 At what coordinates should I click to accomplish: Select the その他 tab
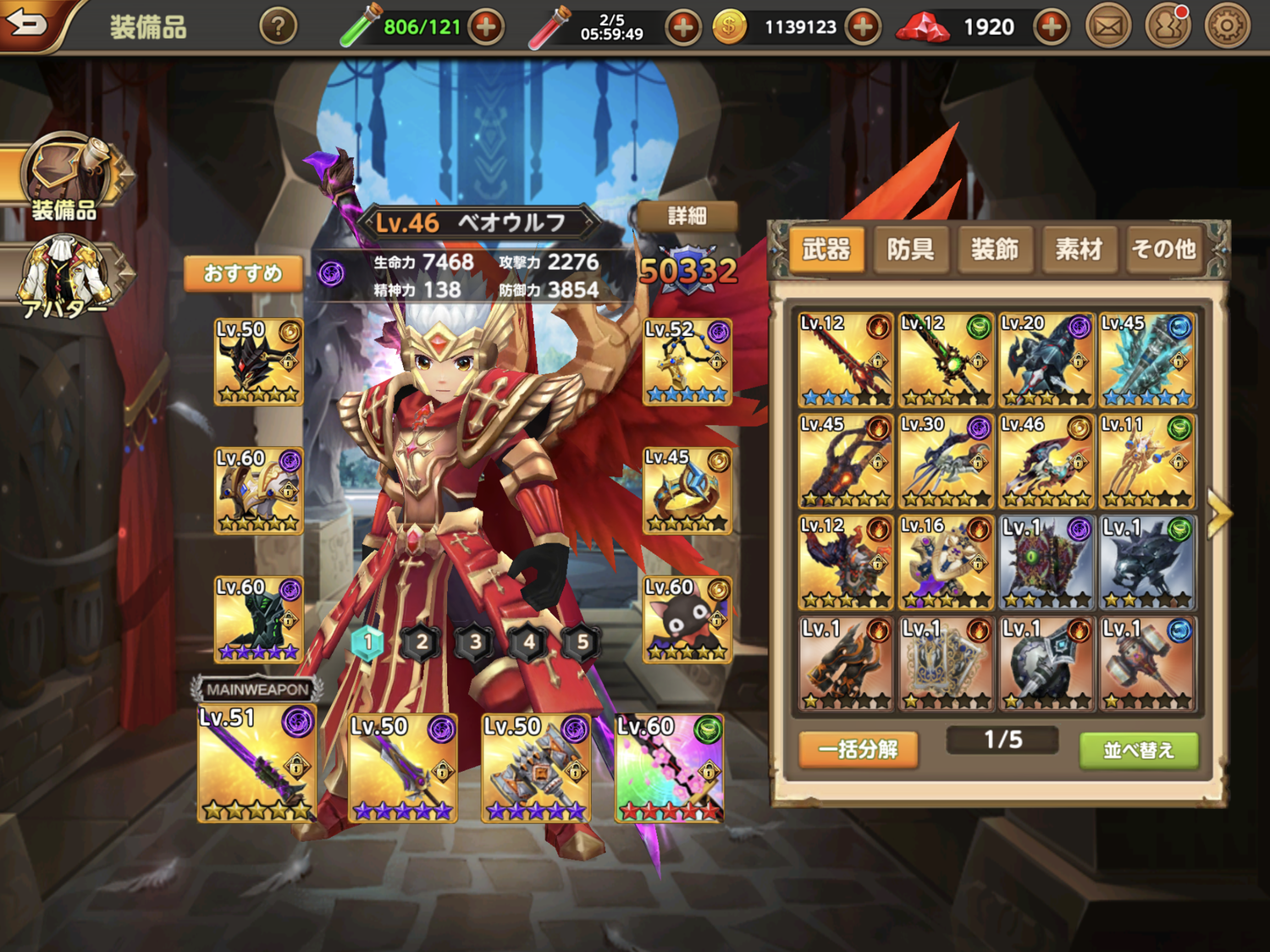pyautogui.click(x=1163, y=250)
